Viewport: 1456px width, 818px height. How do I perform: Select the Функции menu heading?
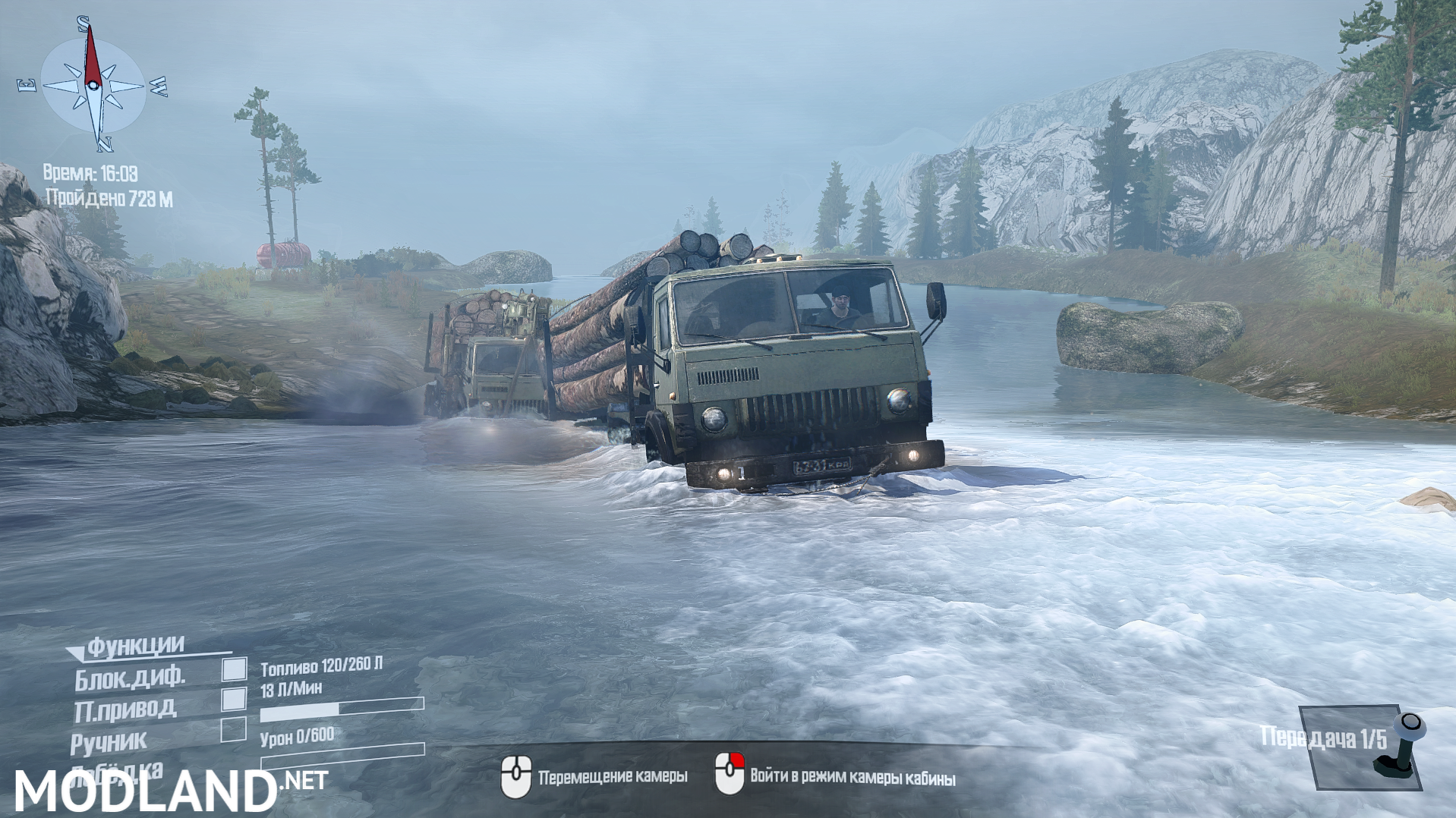133,647
